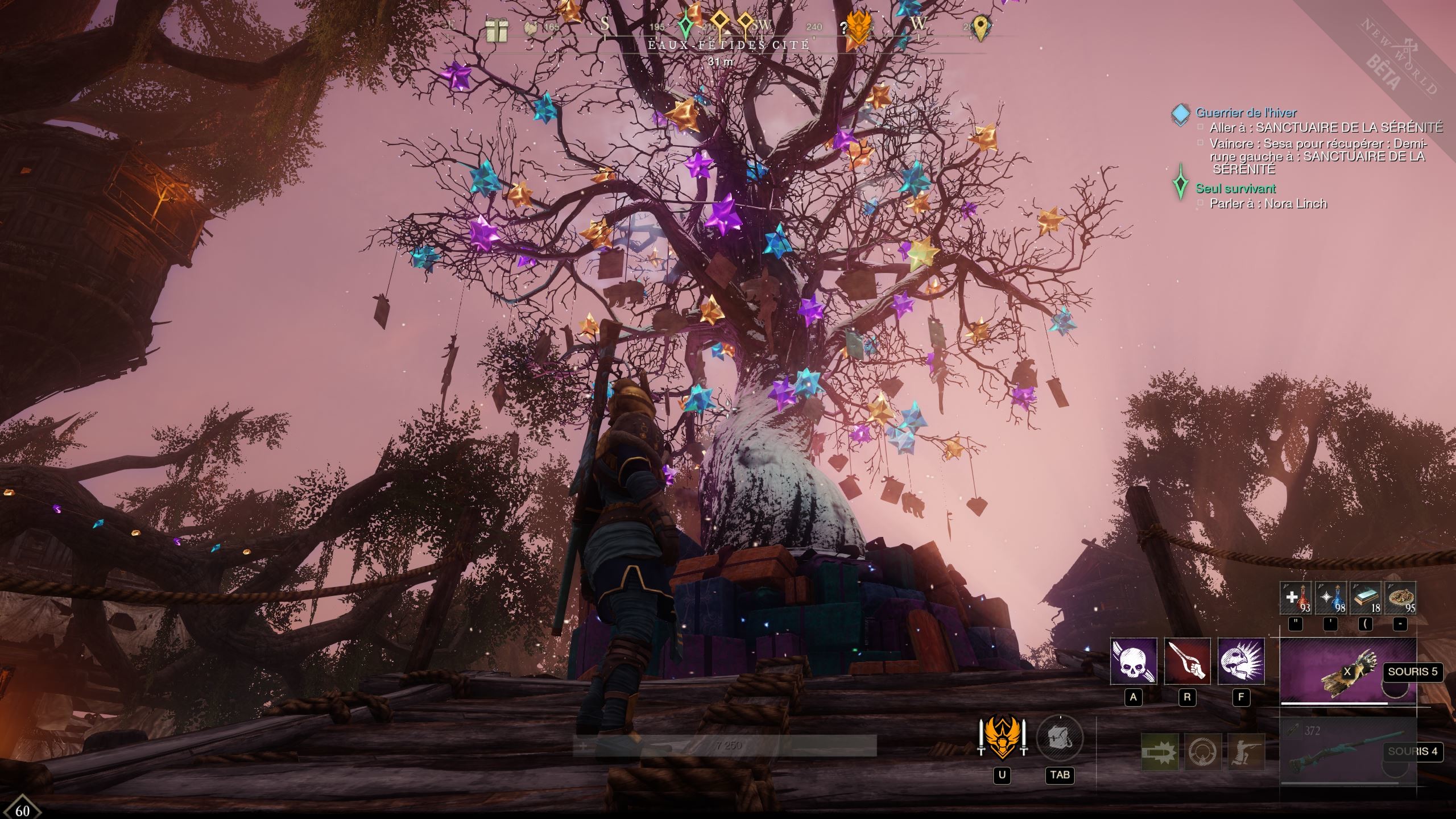Image resolution: width=1456 pixels, height=819 pixels.
Task: Click the musket circular-target ability icon
Action: 1203,751
